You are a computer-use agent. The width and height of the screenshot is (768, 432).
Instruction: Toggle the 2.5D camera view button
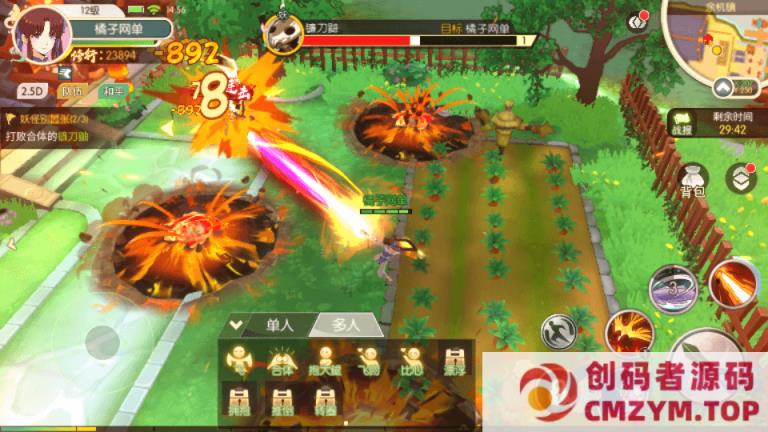32,91
